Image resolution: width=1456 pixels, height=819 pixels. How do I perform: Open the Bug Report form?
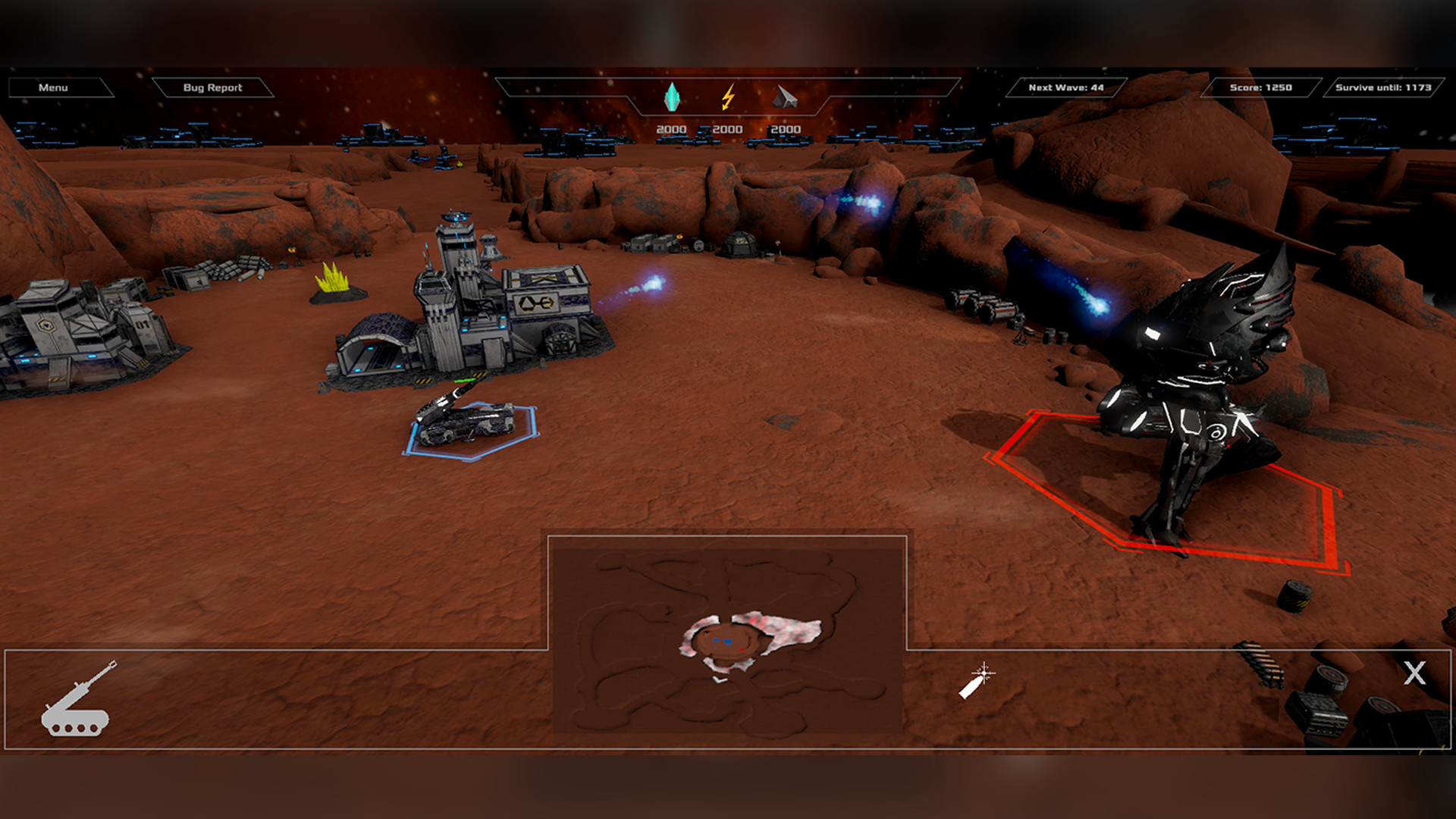coord(212,87)
